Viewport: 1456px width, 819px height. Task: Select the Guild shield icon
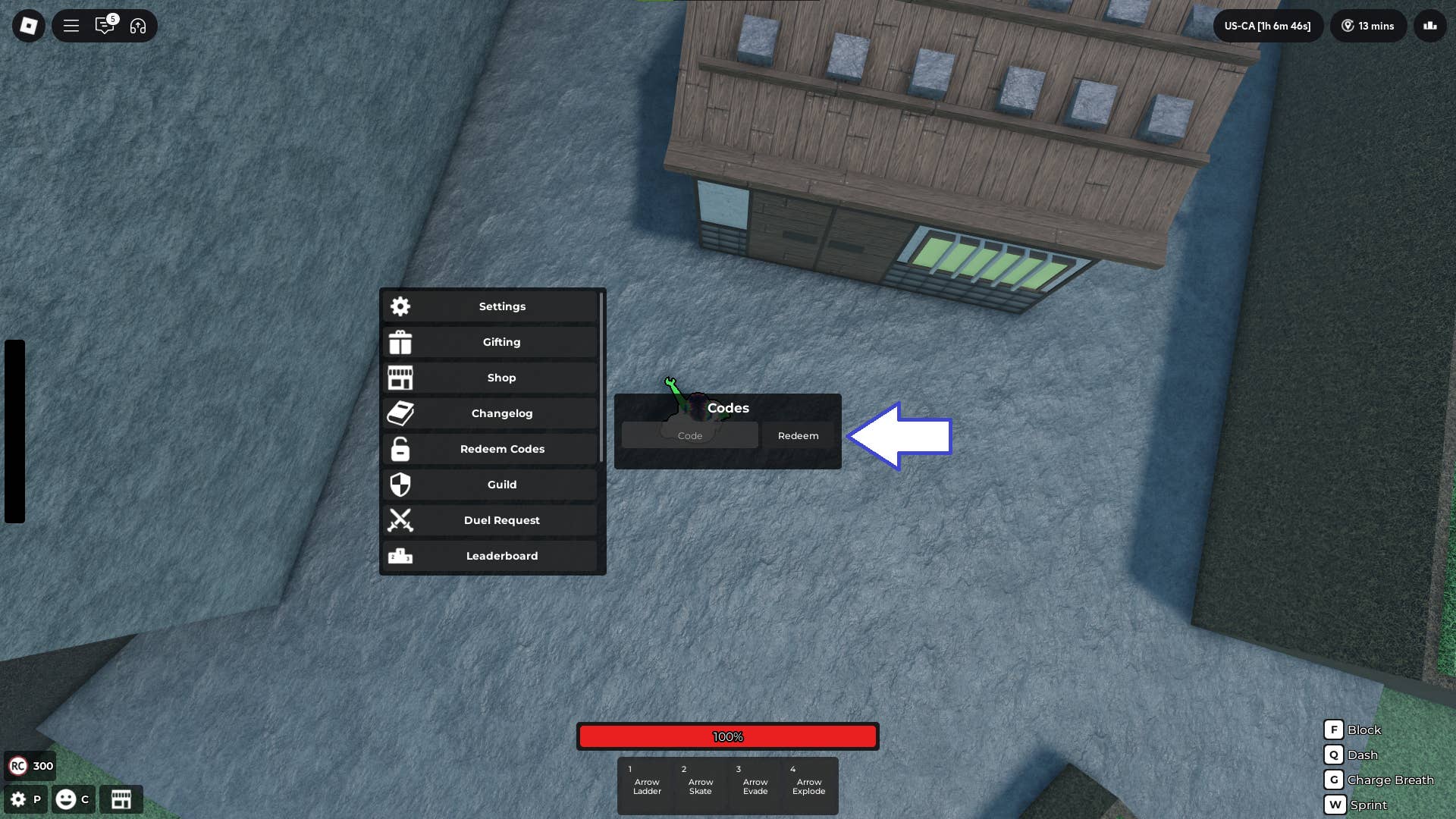(x=400, y=485)
